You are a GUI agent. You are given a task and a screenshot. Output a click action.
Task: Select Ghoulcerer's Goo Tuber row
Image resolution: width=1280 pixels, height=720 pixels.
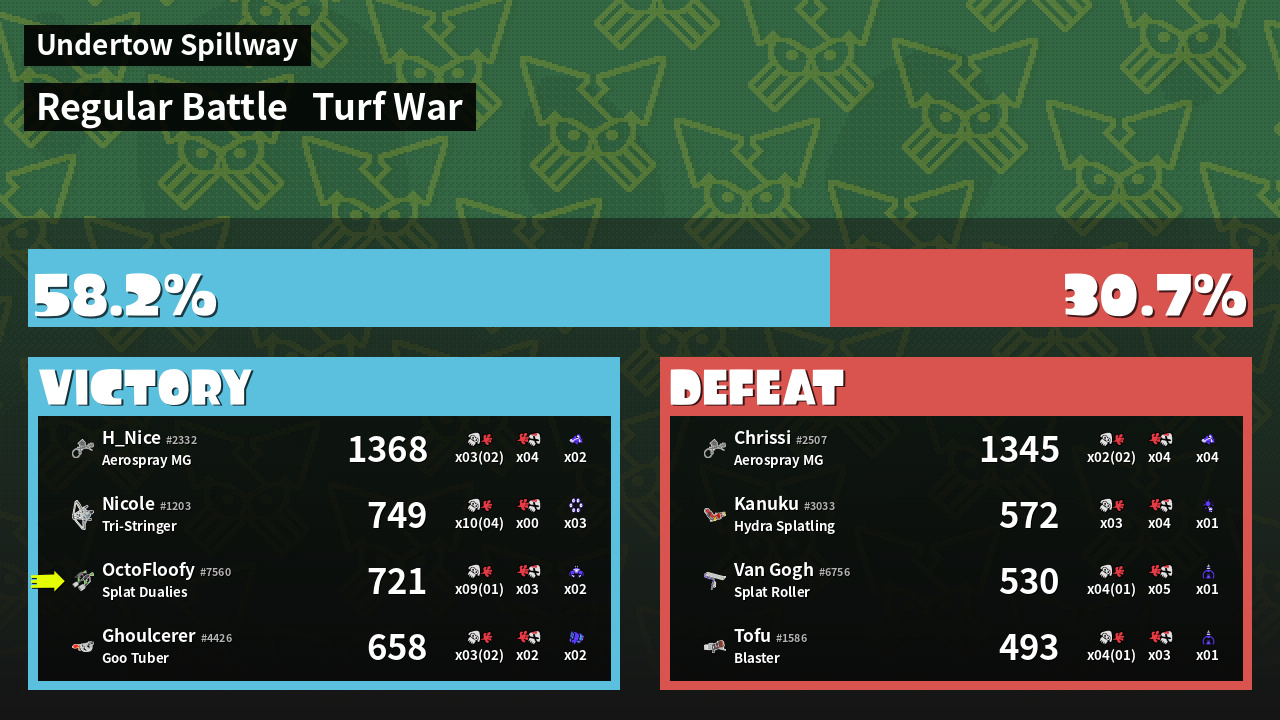[324, 647]
